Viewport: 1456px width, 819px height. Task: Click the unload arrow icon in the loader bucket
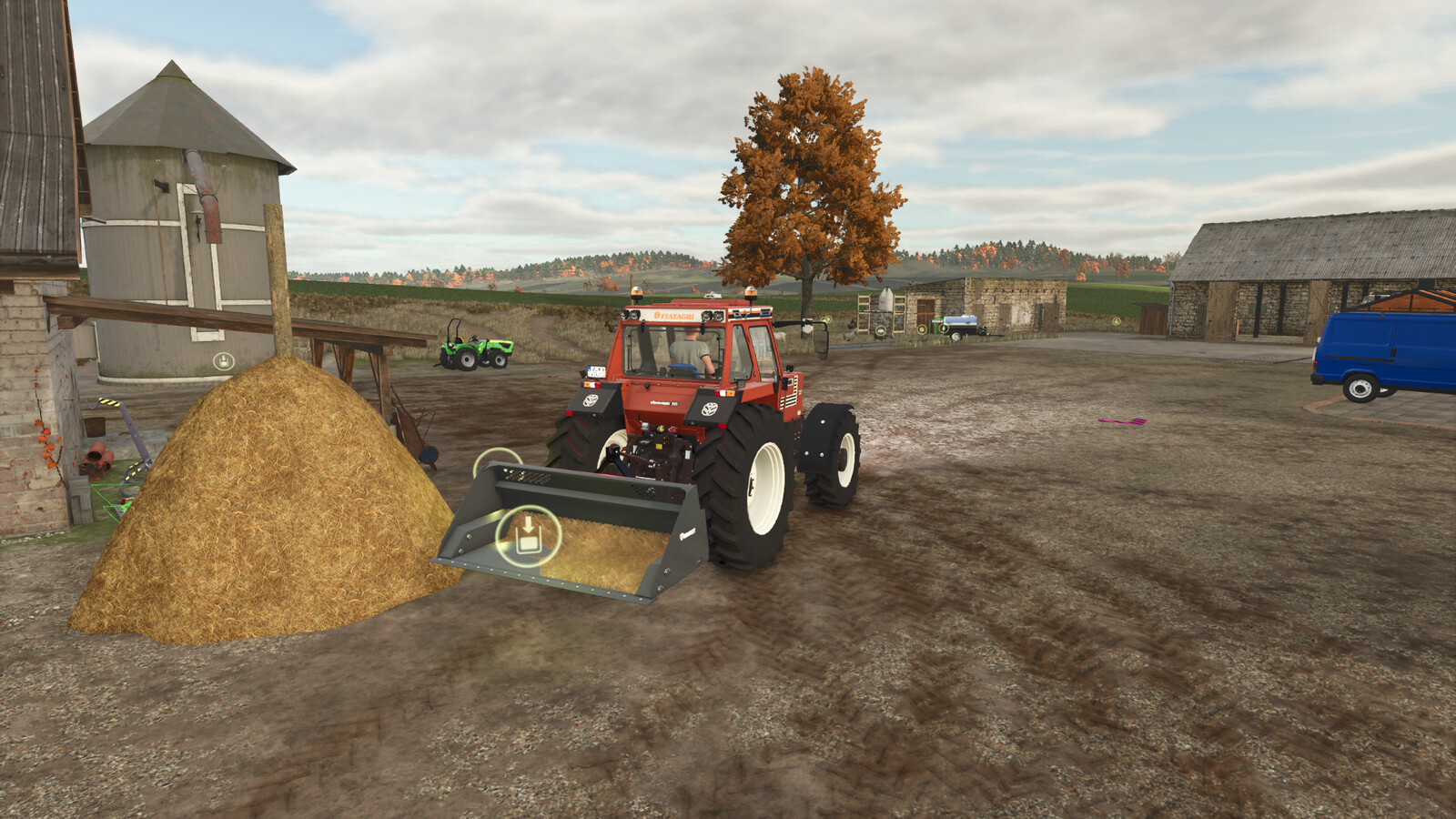click(x=528, y=532)
